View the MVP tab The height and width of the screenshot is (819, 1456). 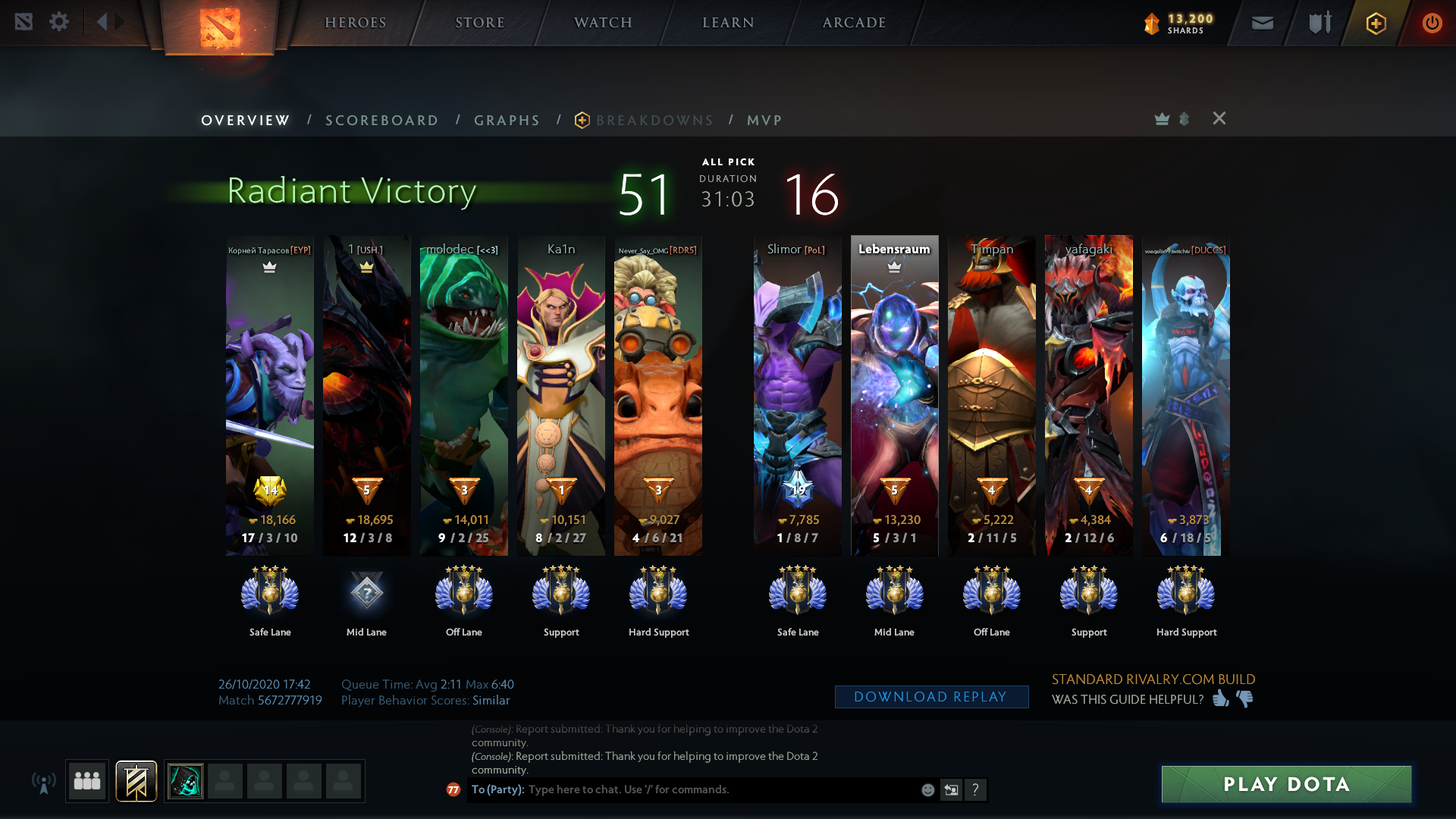coord(764,121)
